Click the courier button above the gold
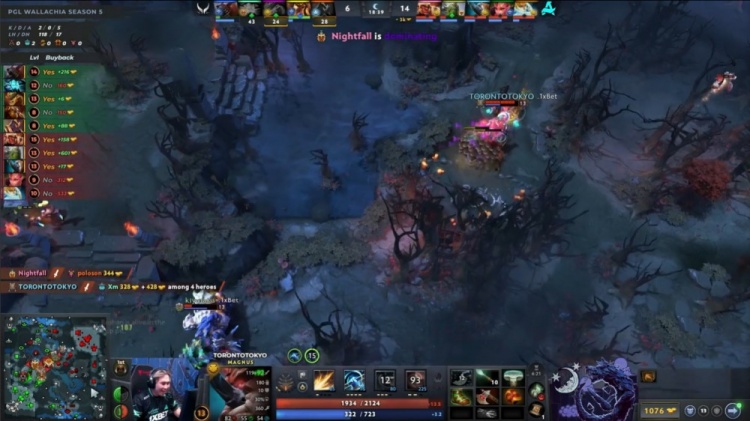The image size is (750, 421). 647,376
